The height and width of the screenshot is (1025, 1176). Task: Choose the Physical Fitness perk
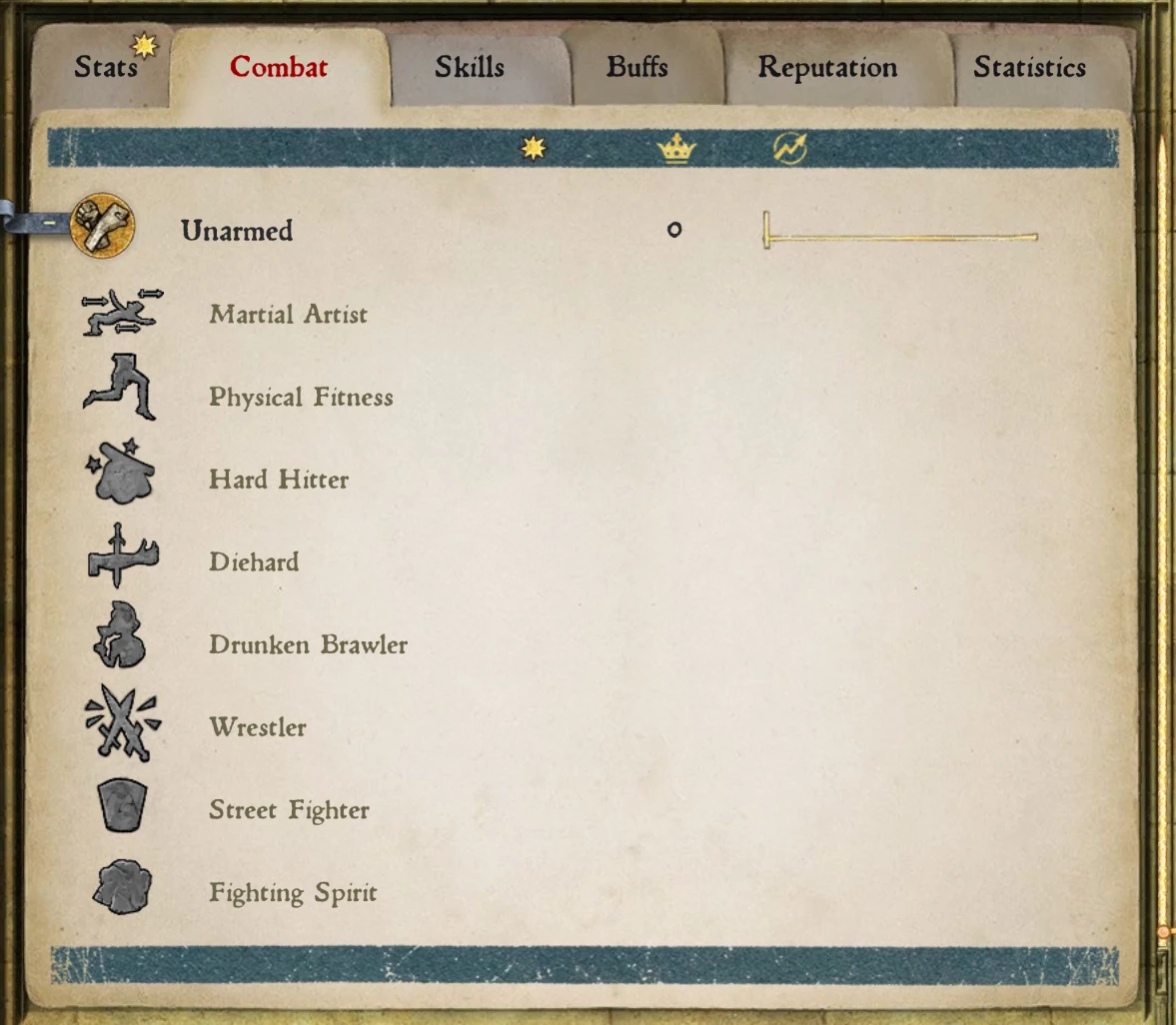[301, 398]
